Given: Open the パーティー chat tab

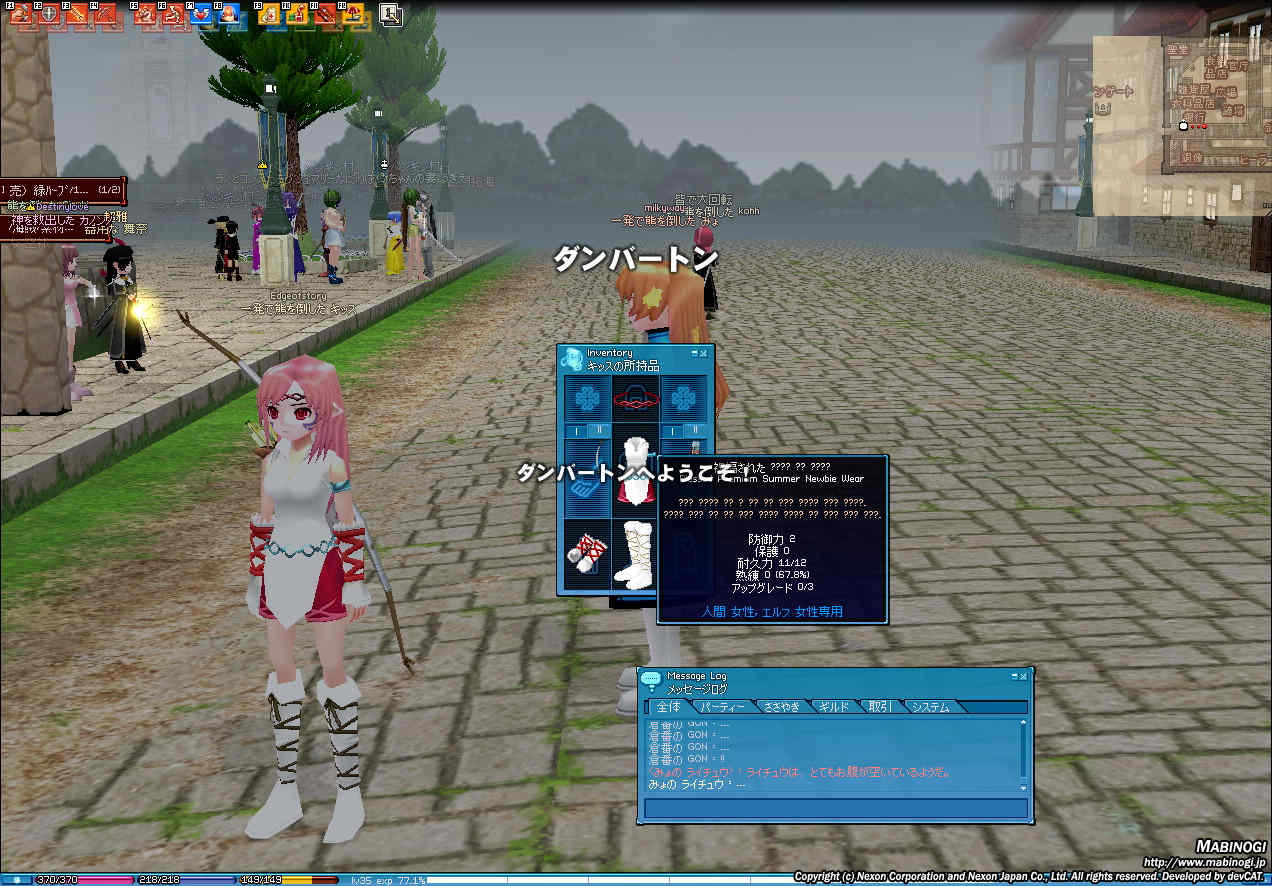Looking at the screenshot, I should [722, 707].
